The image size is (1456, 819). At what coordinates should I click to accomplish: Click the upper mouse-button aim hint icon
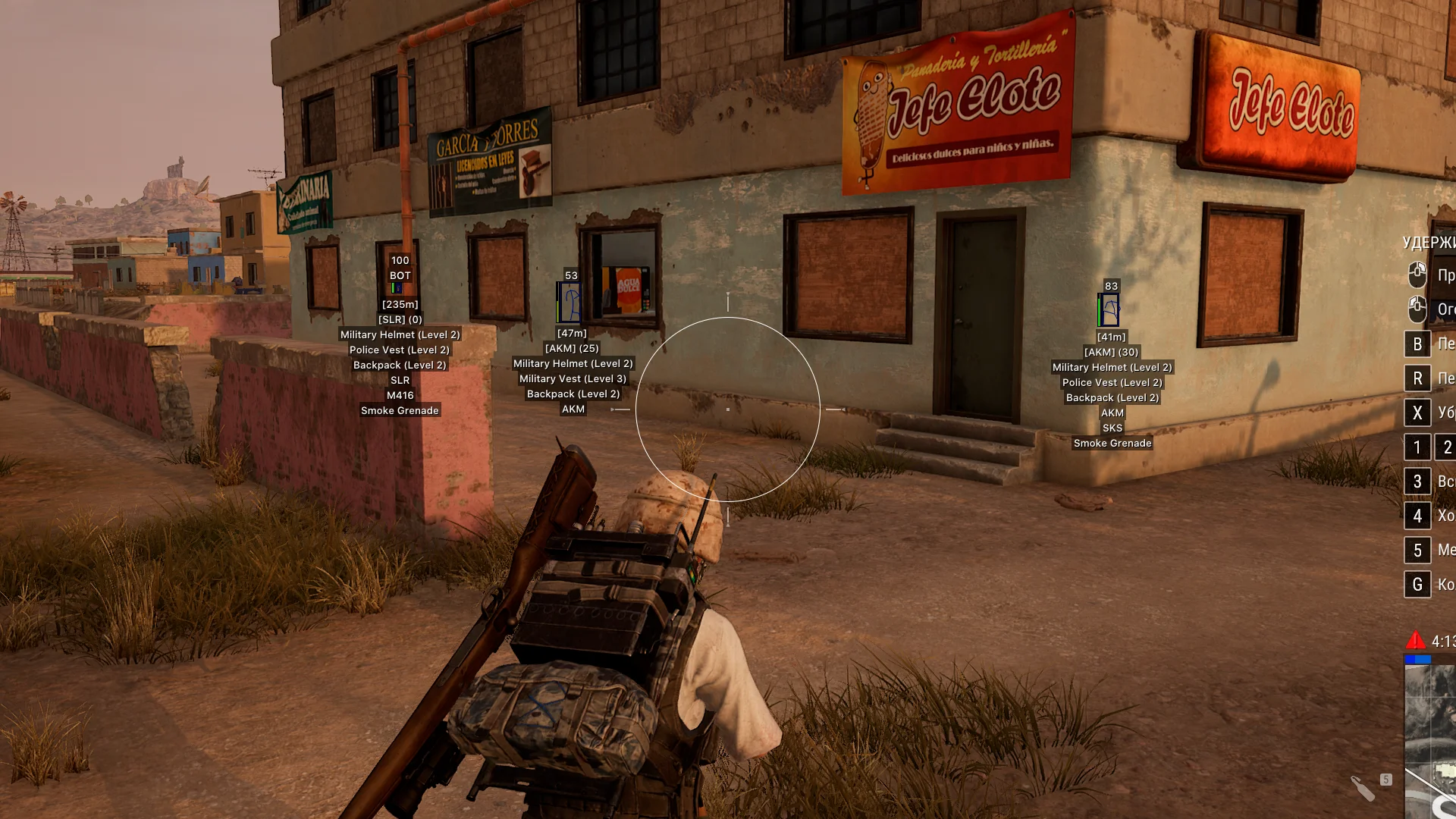click(1417, 273)
